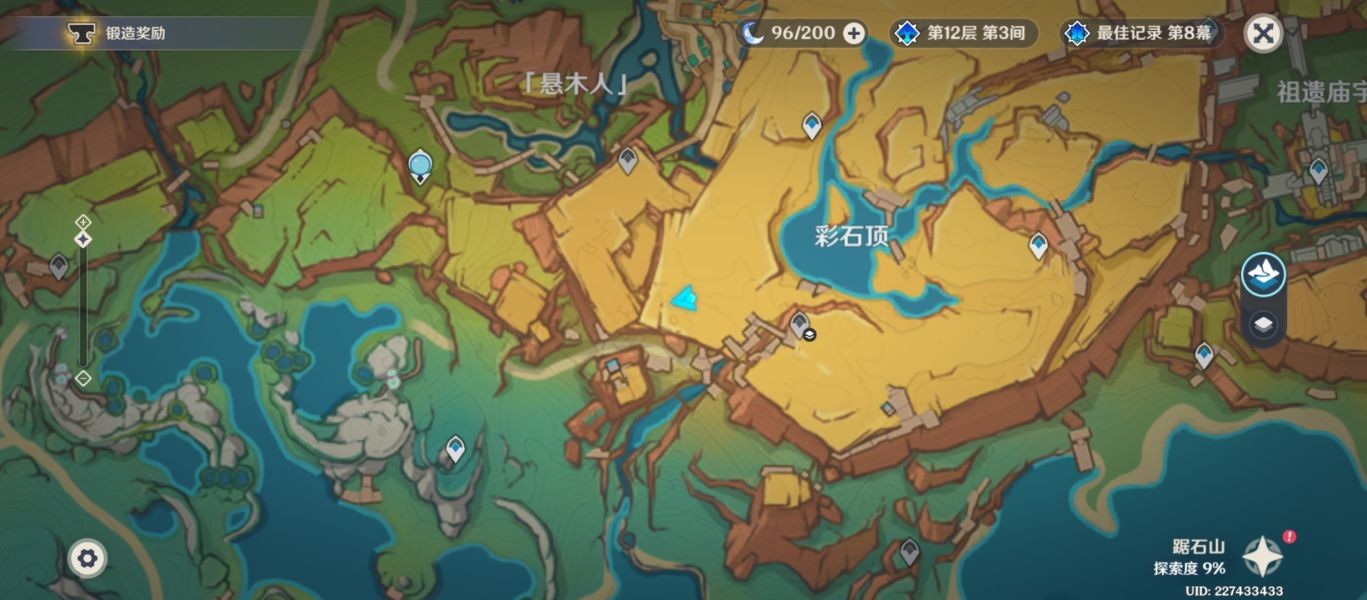Click the cyan player position arrow
The image size is (1367, 600).
[x=685, y=298]
